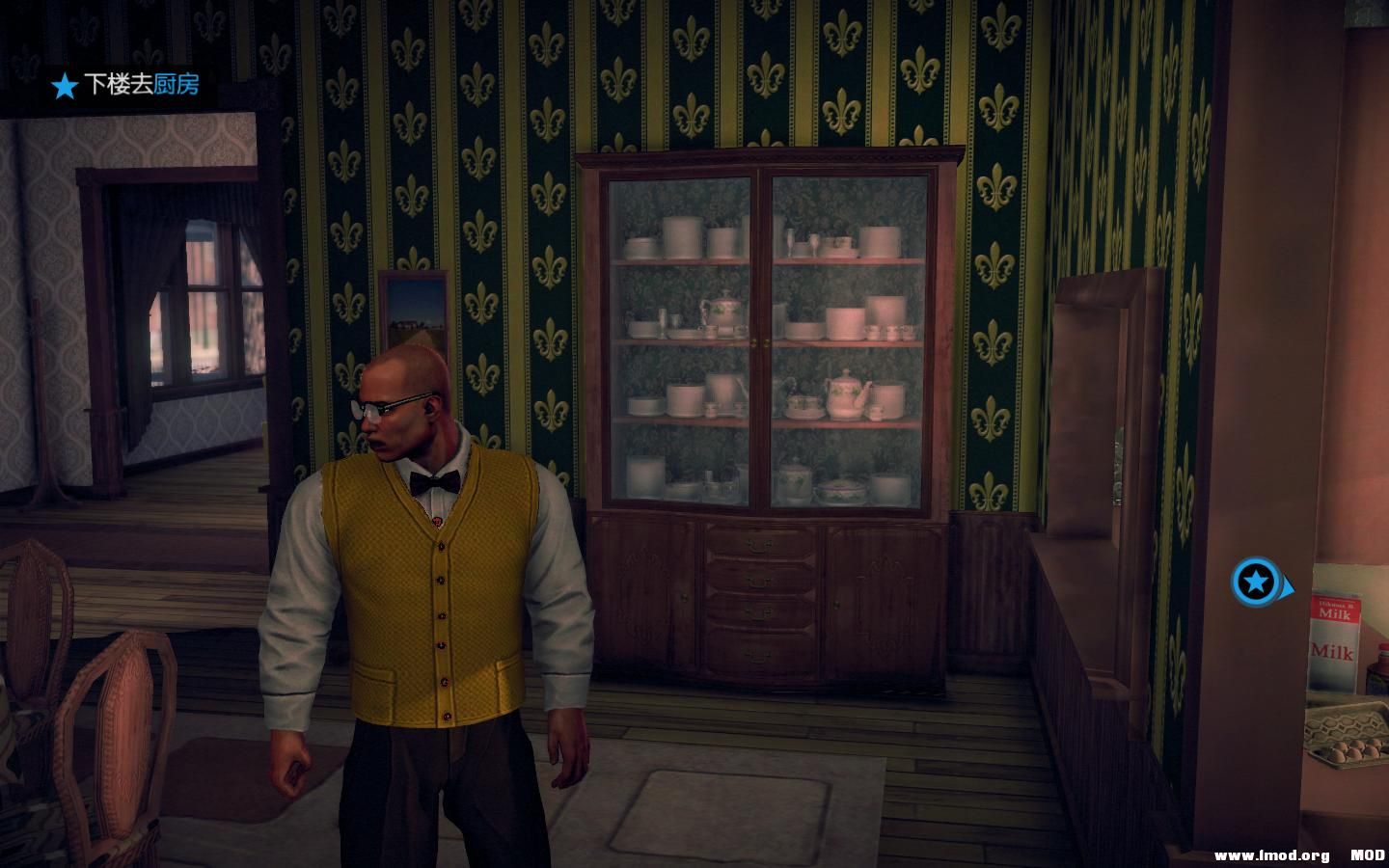Open the www.lmod.org link
The image size is (1389, 868).
pos(1275,853)
